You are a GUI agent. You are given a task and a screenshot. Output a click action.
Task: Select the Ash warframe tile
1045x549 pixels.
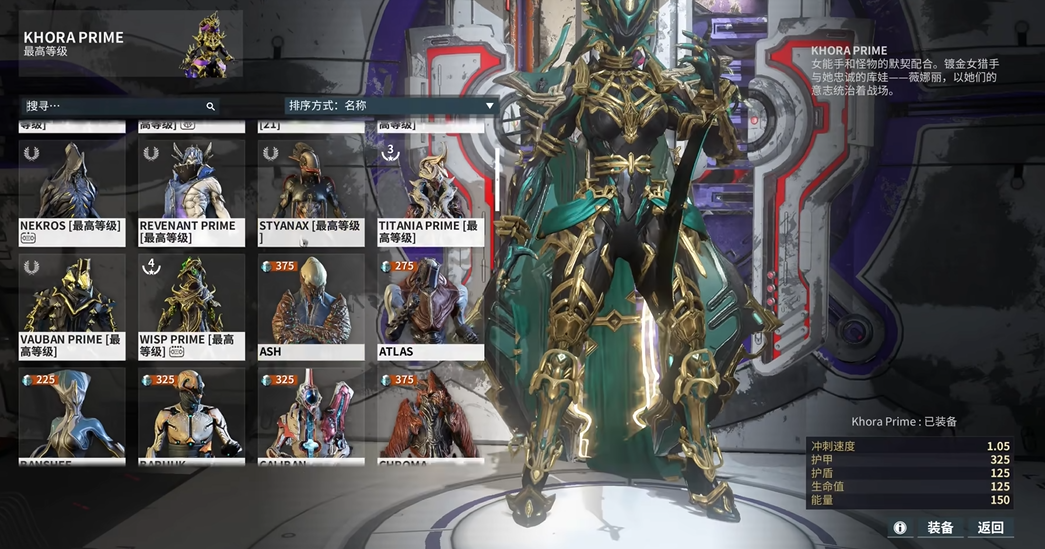click(x=311, y=306)
